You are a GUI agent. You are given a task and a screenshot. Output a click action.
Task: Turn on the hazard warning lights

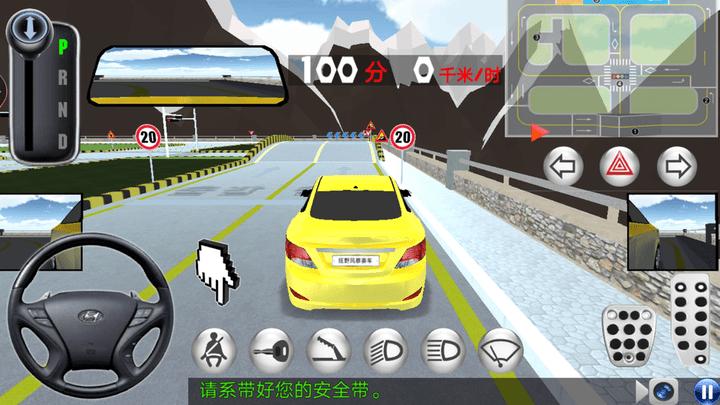(x=620, y=164)
